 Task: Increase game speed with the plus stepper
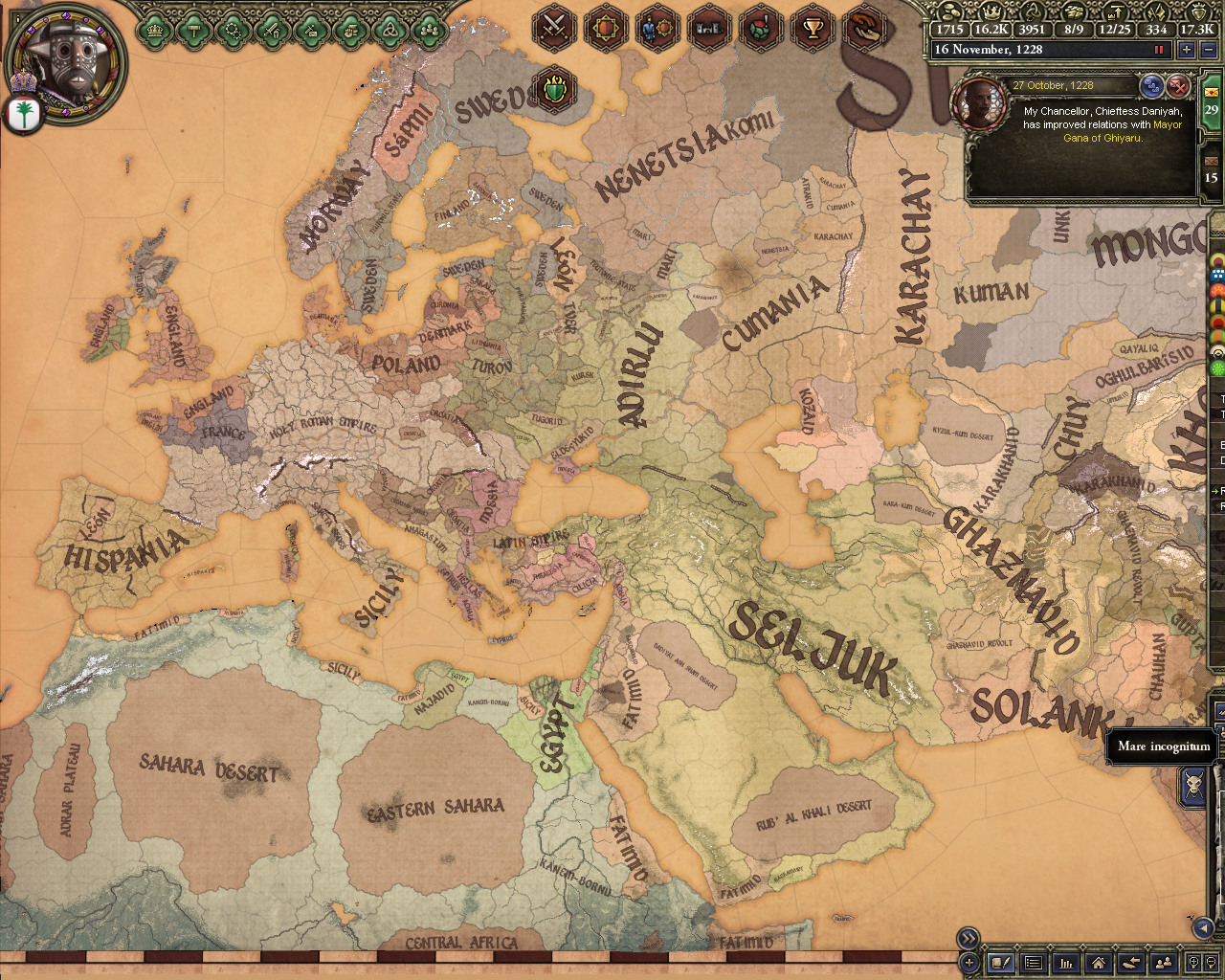(1187, 49)
